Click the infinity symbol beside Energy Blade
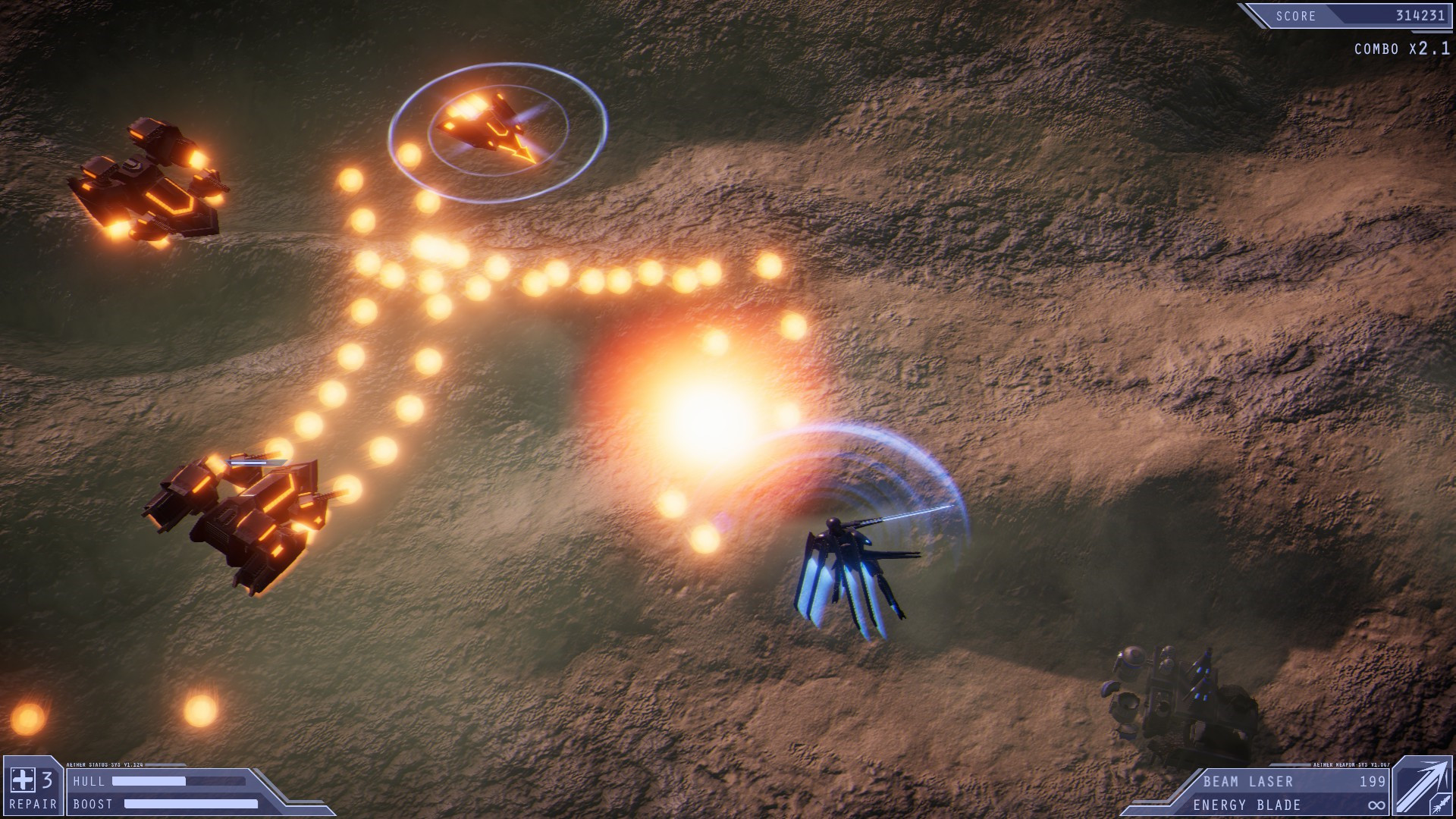1456x819 pixels. coord(1377,805)
